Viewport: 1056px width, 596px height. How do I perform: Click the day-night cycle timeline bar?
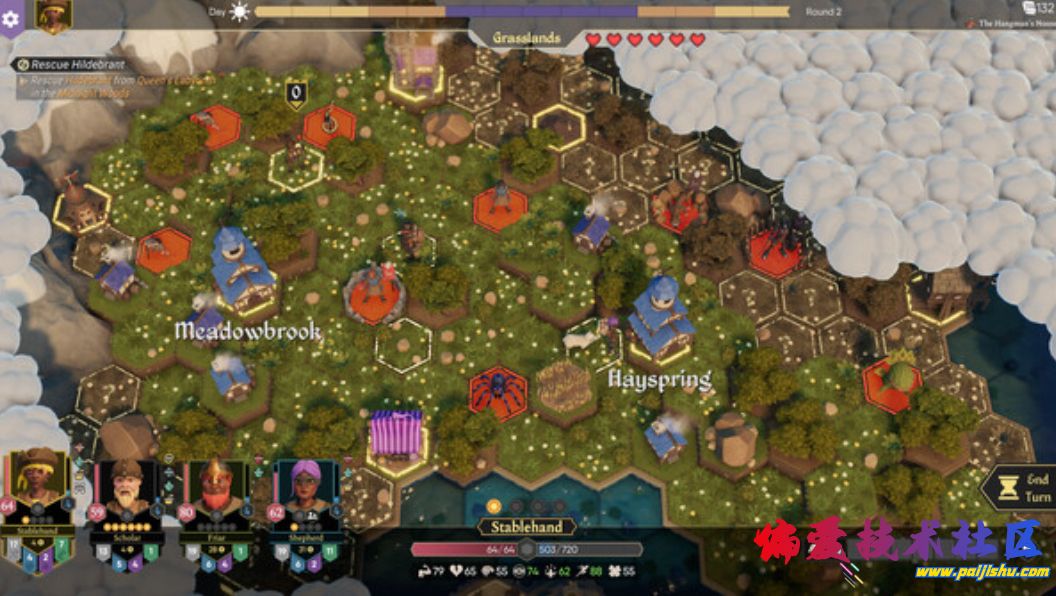(x=521, y=12)
